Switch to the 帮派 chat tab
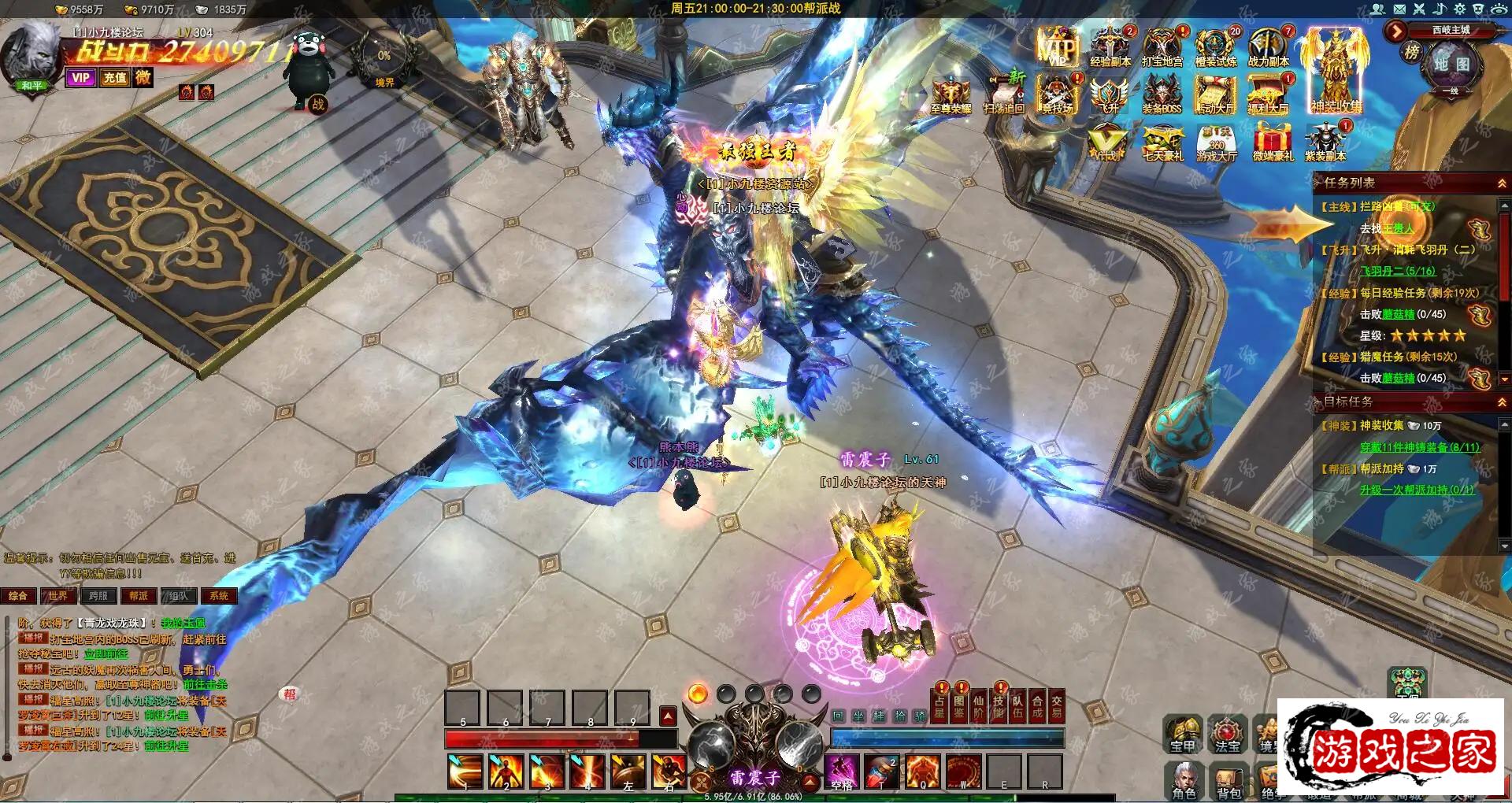 coord(139,596)
